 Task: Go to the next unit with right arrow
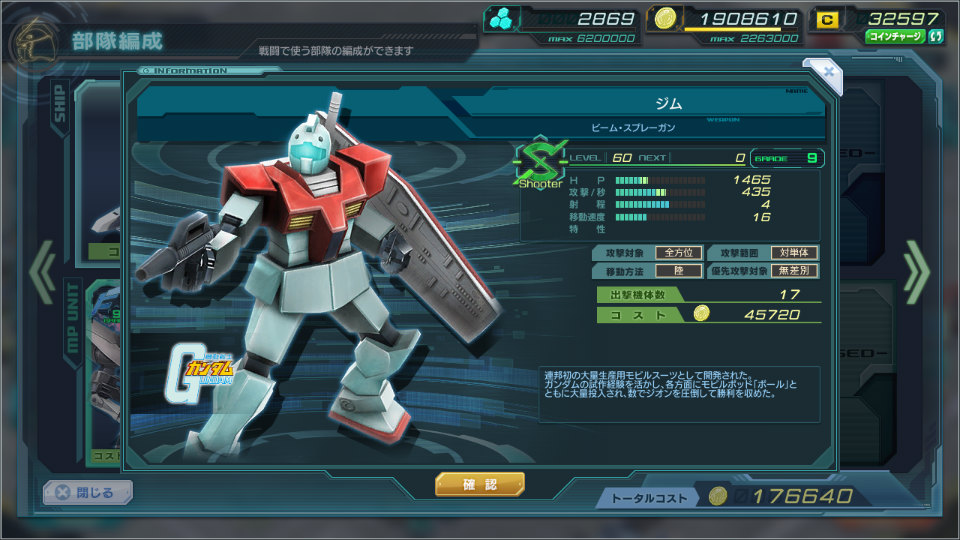point(916,271)
